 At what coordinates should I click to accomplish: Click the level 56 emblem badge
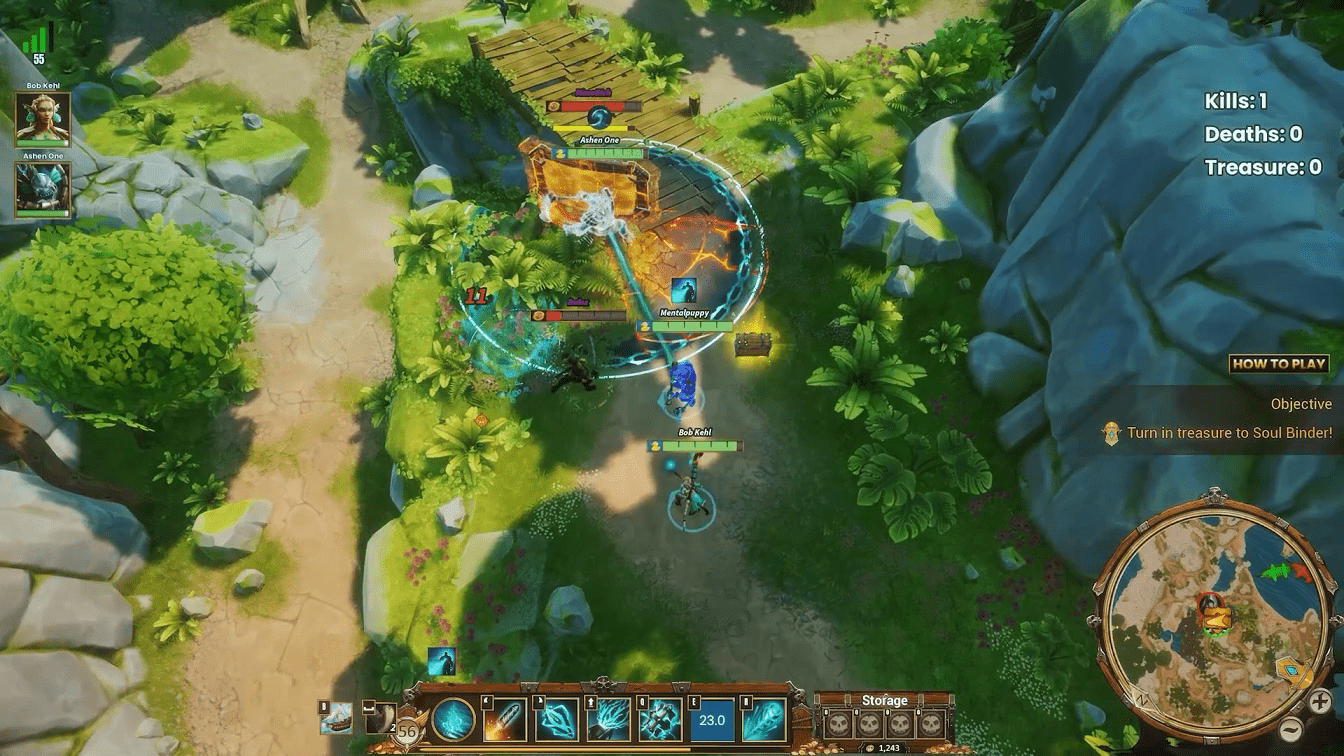[x=407, y=727]
